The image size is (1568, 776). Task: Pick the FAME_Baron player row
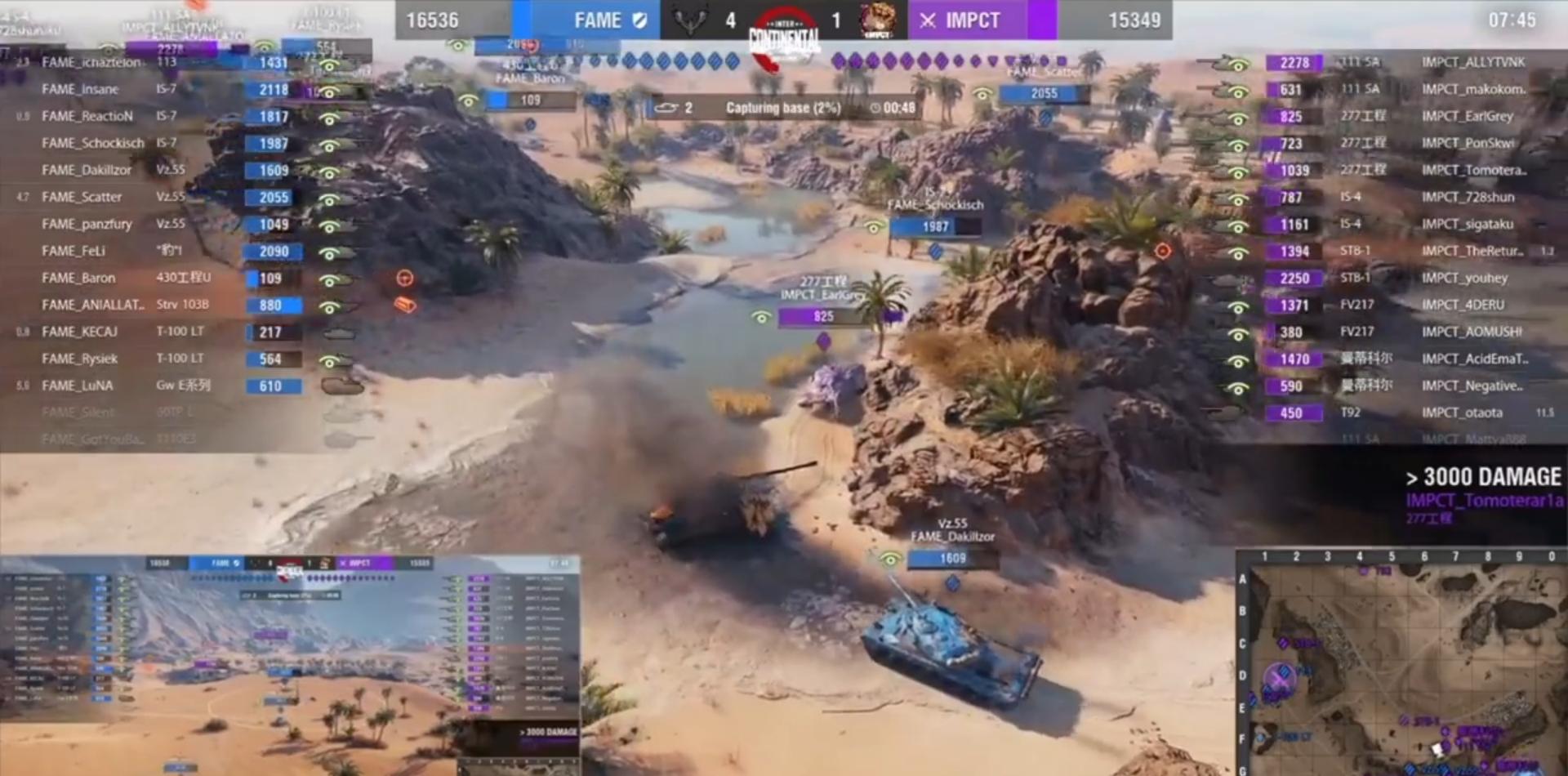pyautogui.click(x=78, y=278)
